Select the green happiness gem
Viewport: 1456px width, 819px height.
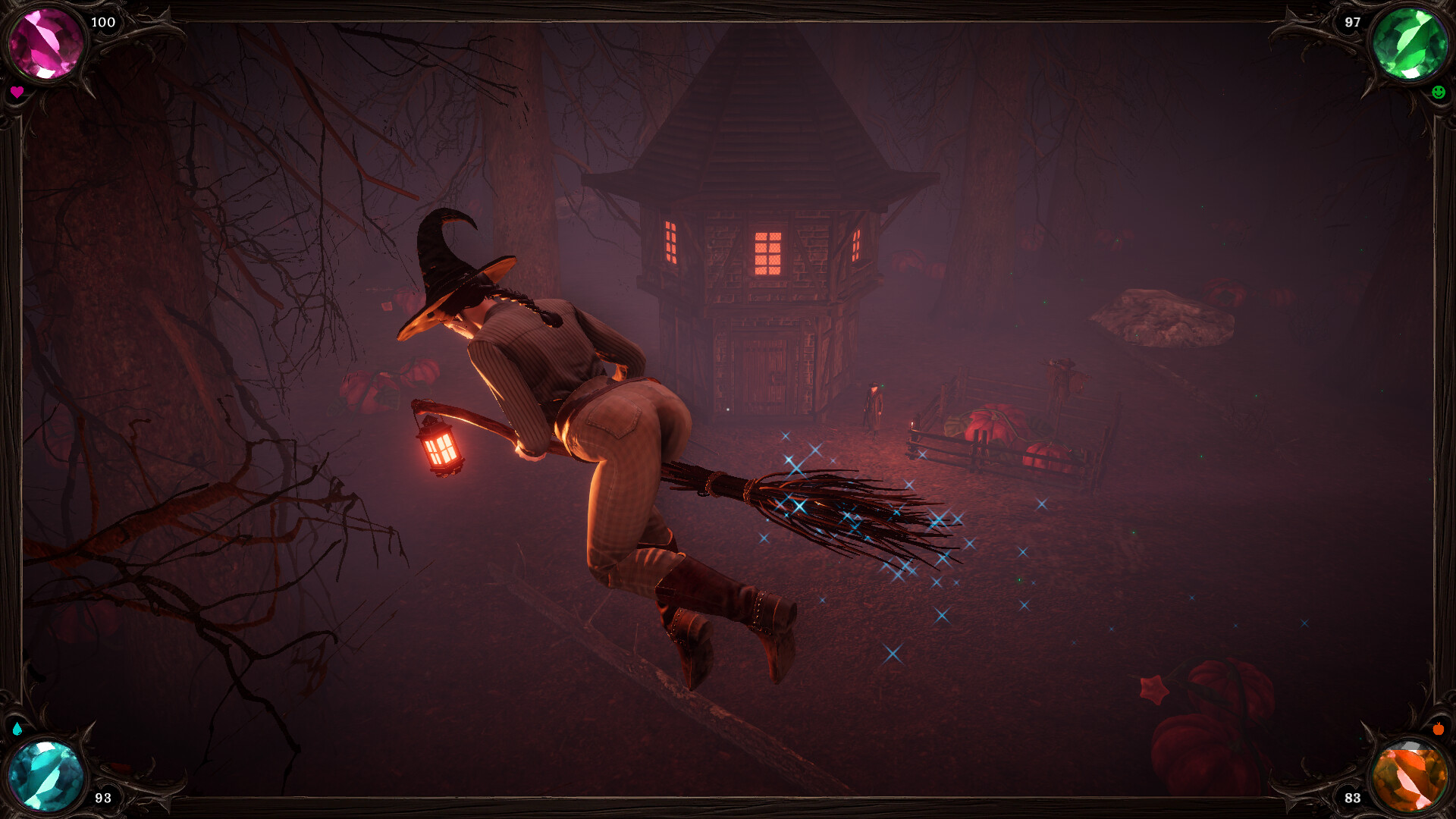point(1410,43)
